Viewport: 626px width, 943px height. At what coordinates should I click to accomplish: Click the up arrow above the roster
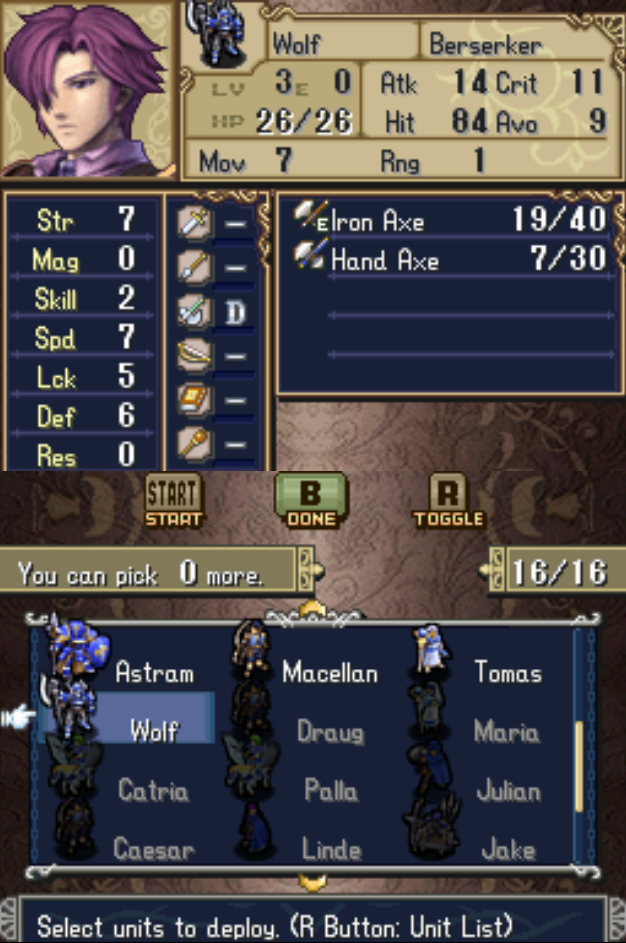pos(313,610)
